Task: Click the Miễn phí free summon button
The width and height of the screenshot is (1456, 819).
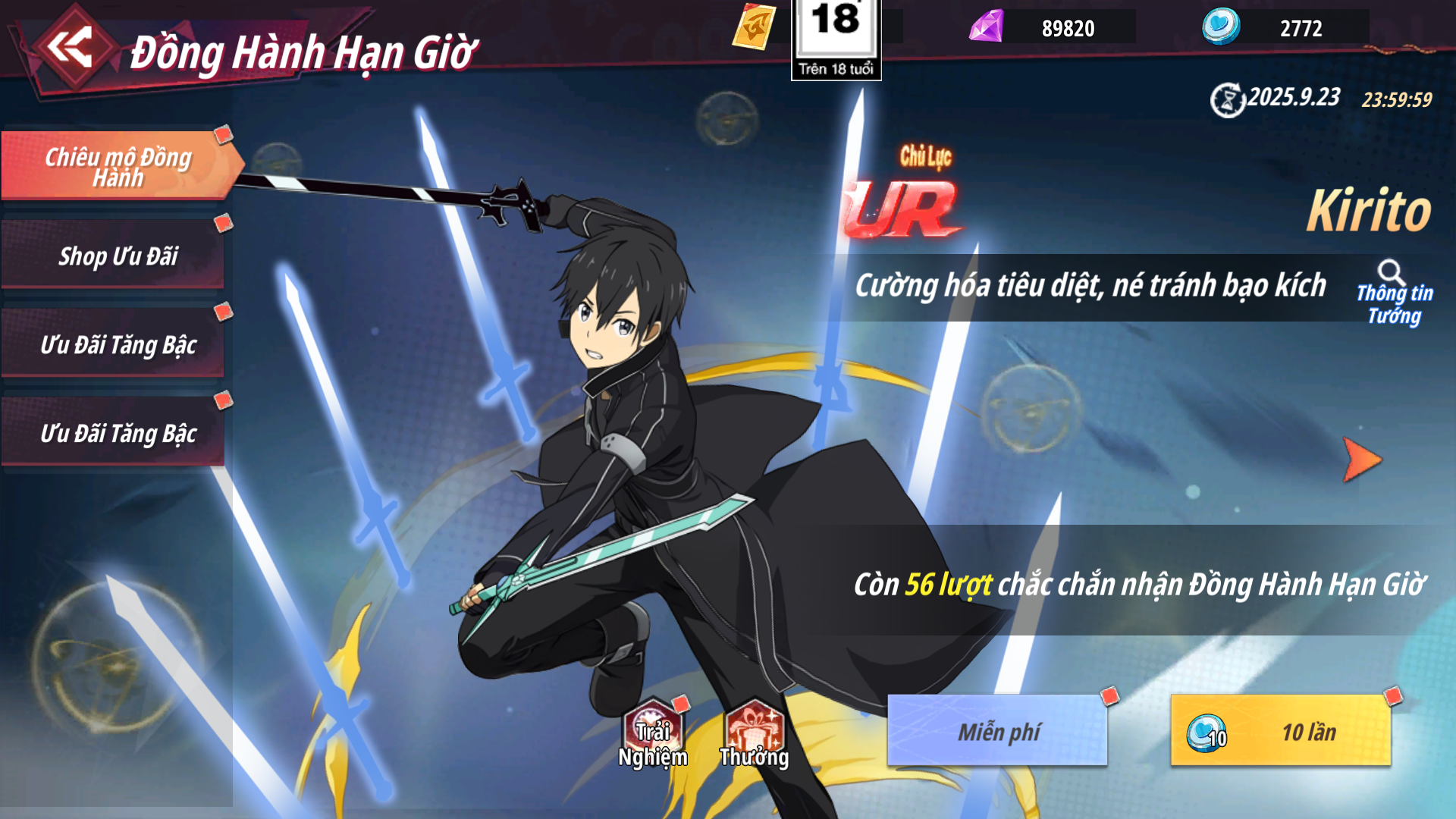Action: pyautogui.click(x=997, y=731)
